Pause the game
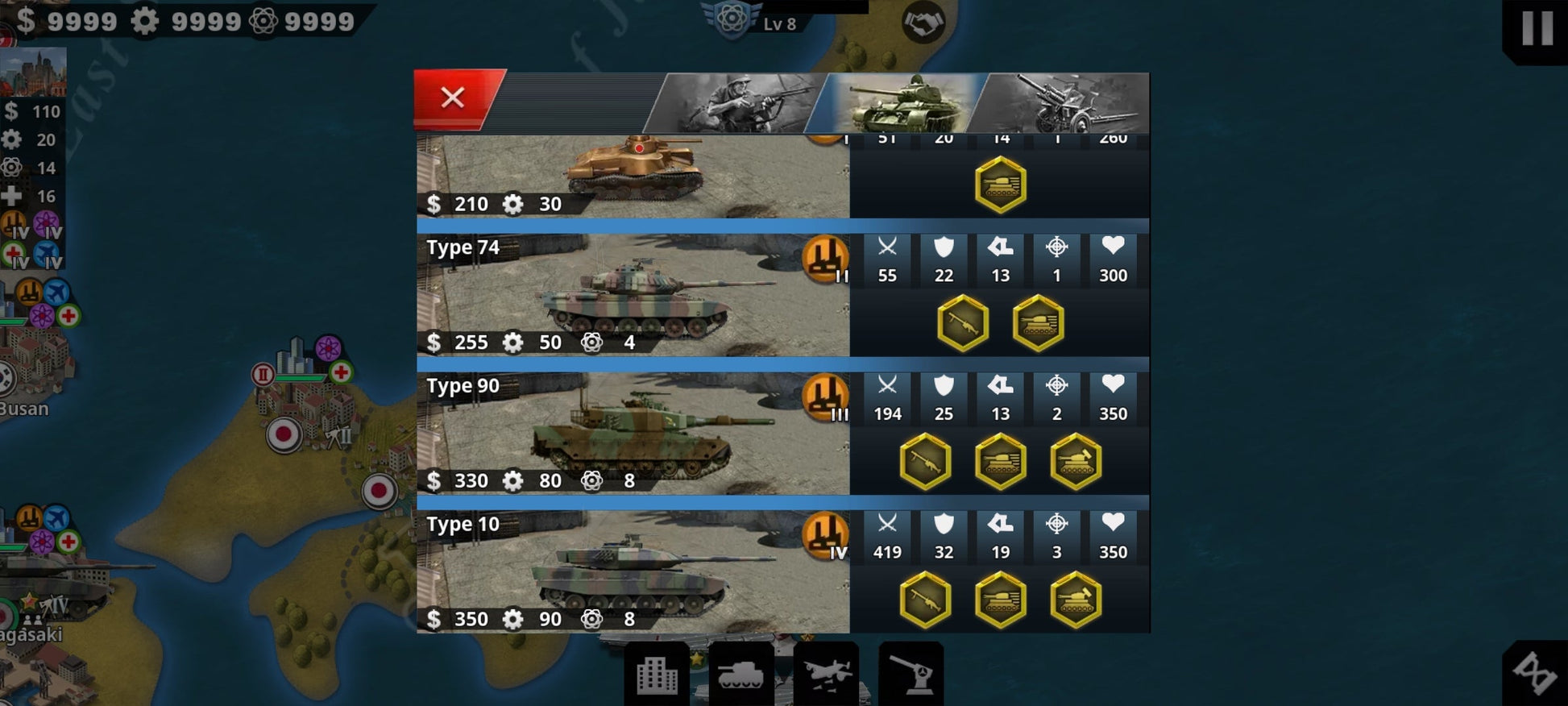1568x706 pixels. (x=1537, y=28)
